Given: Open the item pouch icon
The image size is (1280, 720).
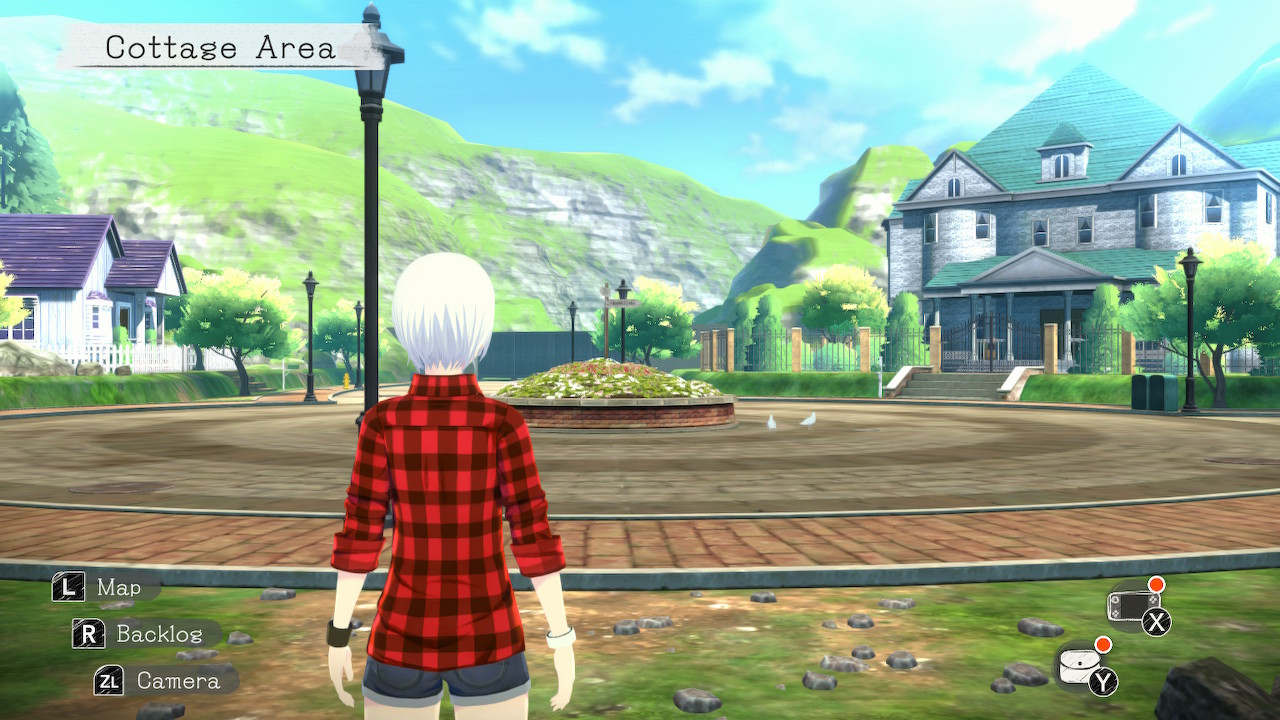Looking at the screenshot, I should click(1079, 666).
